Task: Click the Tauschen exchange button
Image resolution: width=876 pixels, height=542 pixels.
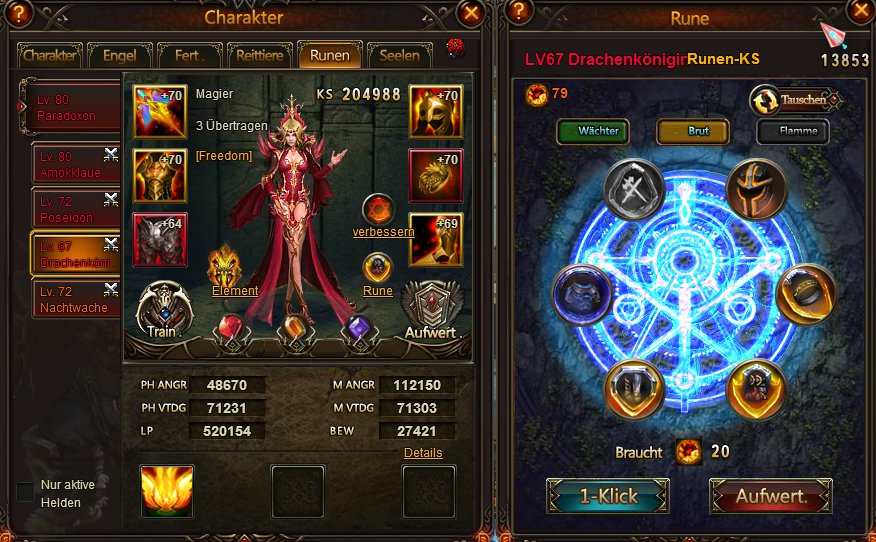Action: (x=795, y=100)
